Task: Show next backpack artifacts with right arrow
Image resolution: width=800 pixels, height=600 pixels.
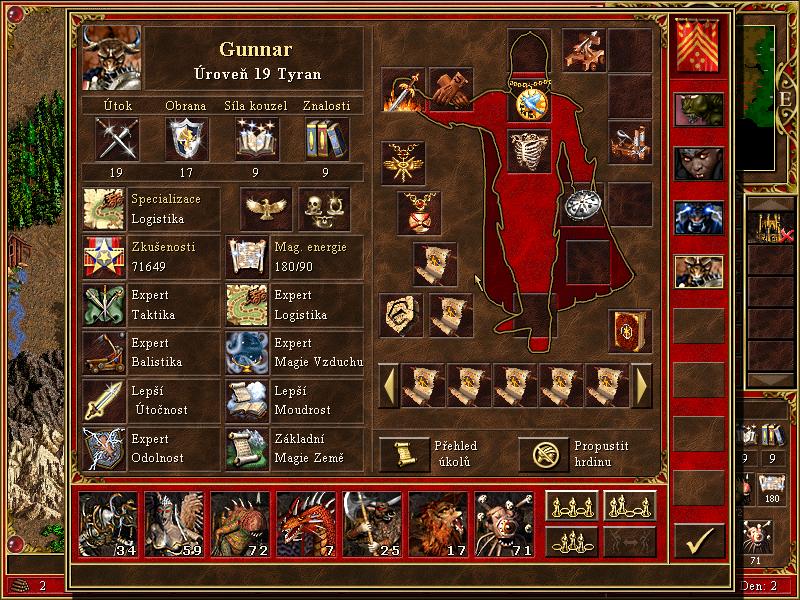Action: tap(643, 384)
